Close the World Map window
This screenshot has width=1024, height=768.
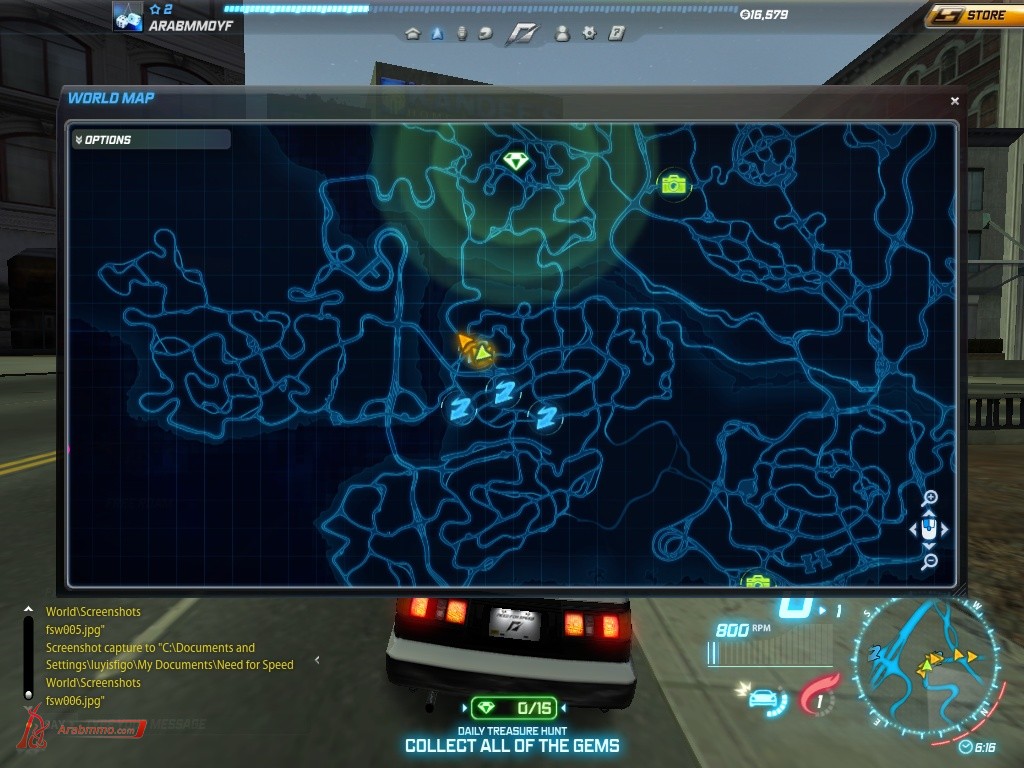[954, 101]
